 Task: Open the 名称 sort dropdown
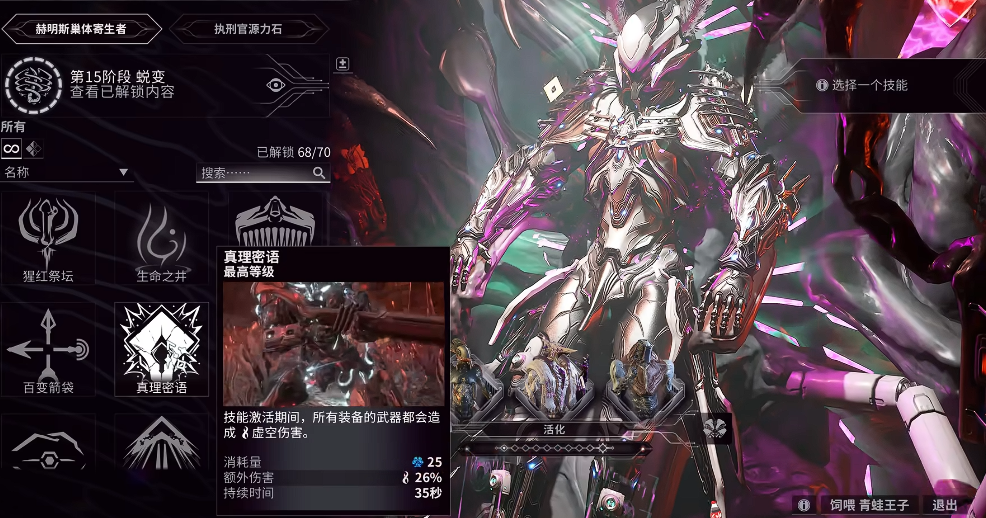[67, 173]
